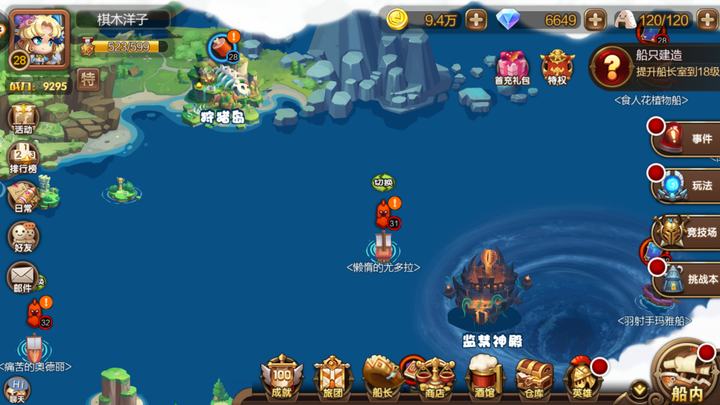Buy diamonds using the plus button
Viewport: 720px width, 405px height.
coord(595,20)
